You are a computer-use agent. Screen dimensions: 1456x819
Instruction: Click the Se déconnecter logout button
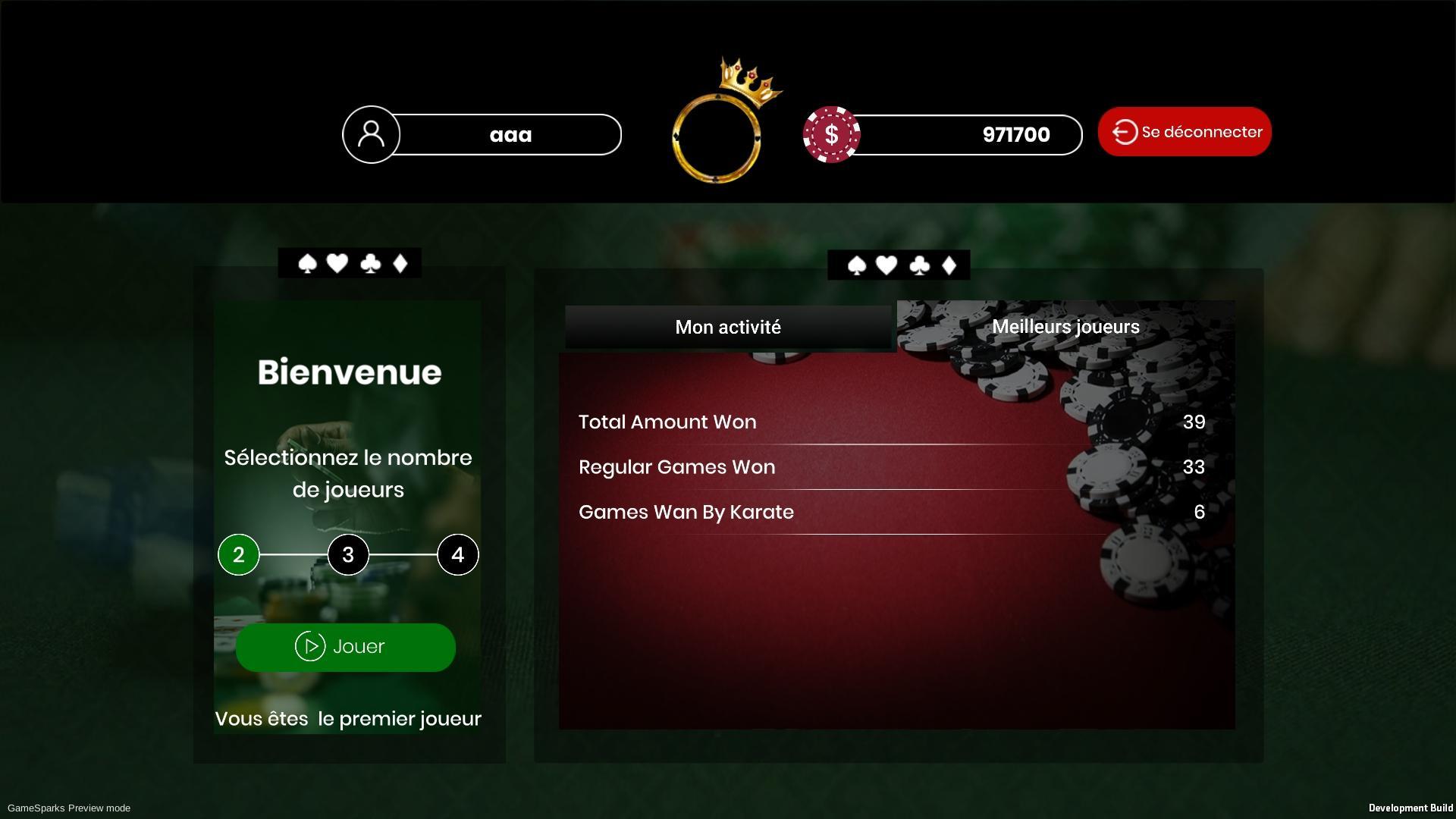point(1184,132)
